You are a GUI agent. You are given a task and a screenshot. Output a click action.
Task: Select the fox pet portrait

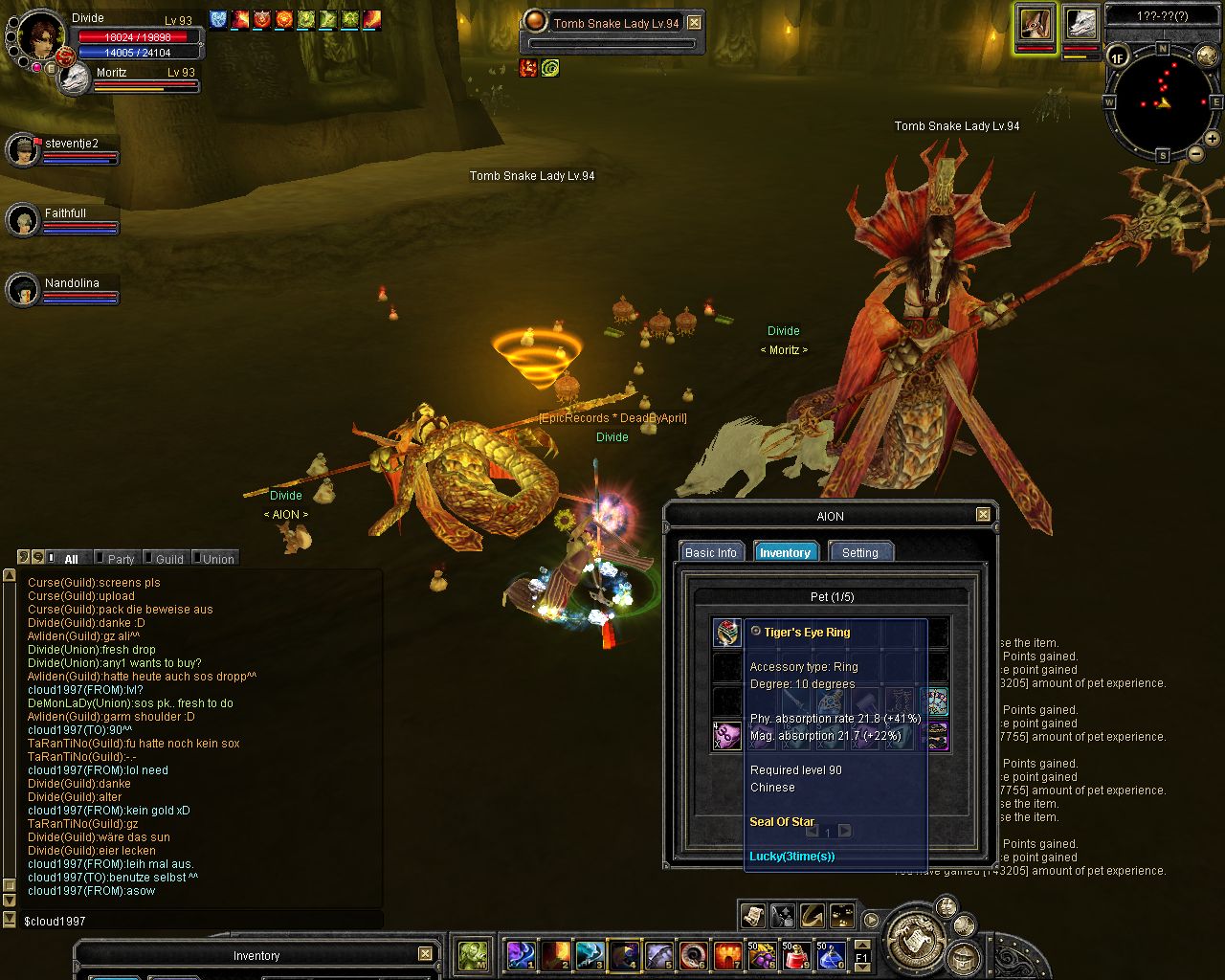click(1035, 24)
